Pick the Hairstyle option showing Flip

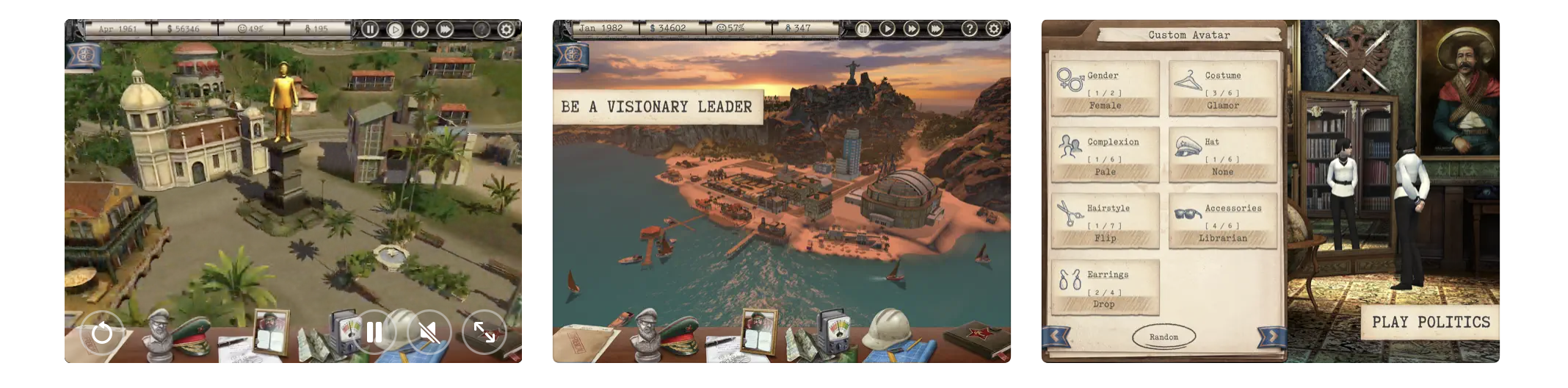point(1105,222)
